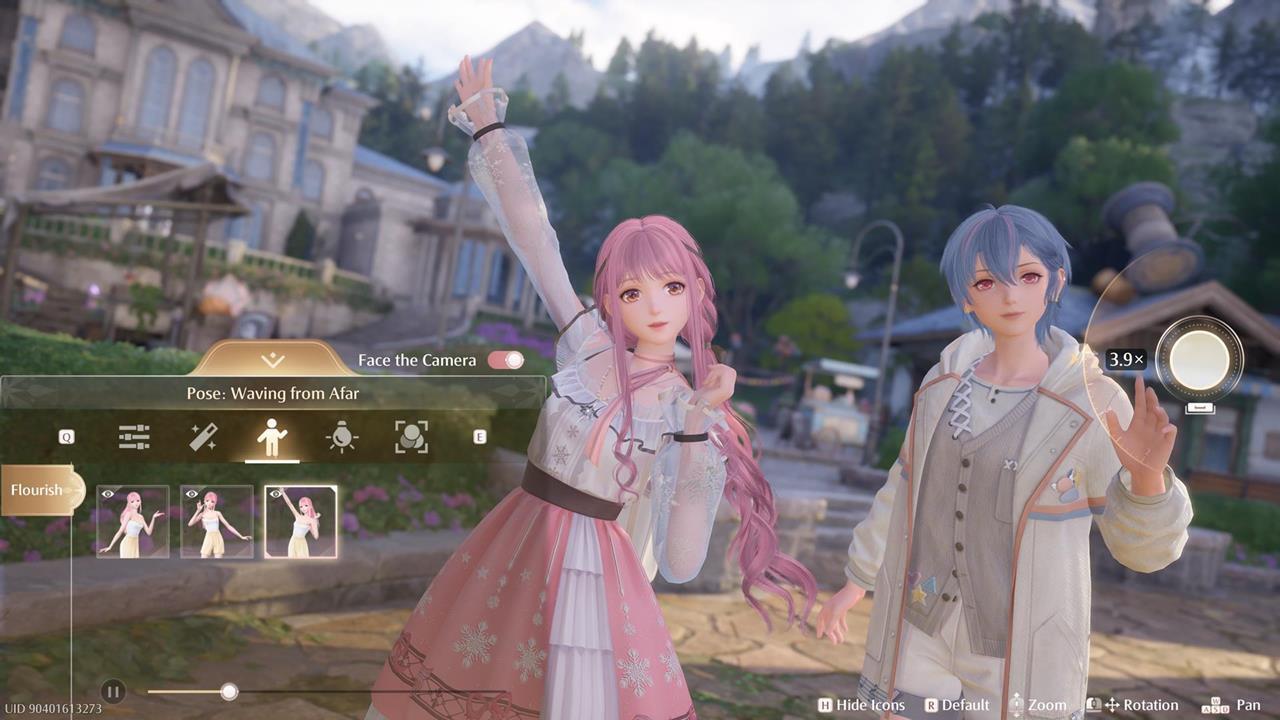Toggle the eye icon on second pose thumbnail
Screen dimensions: 1280x720
click(192, 493)
